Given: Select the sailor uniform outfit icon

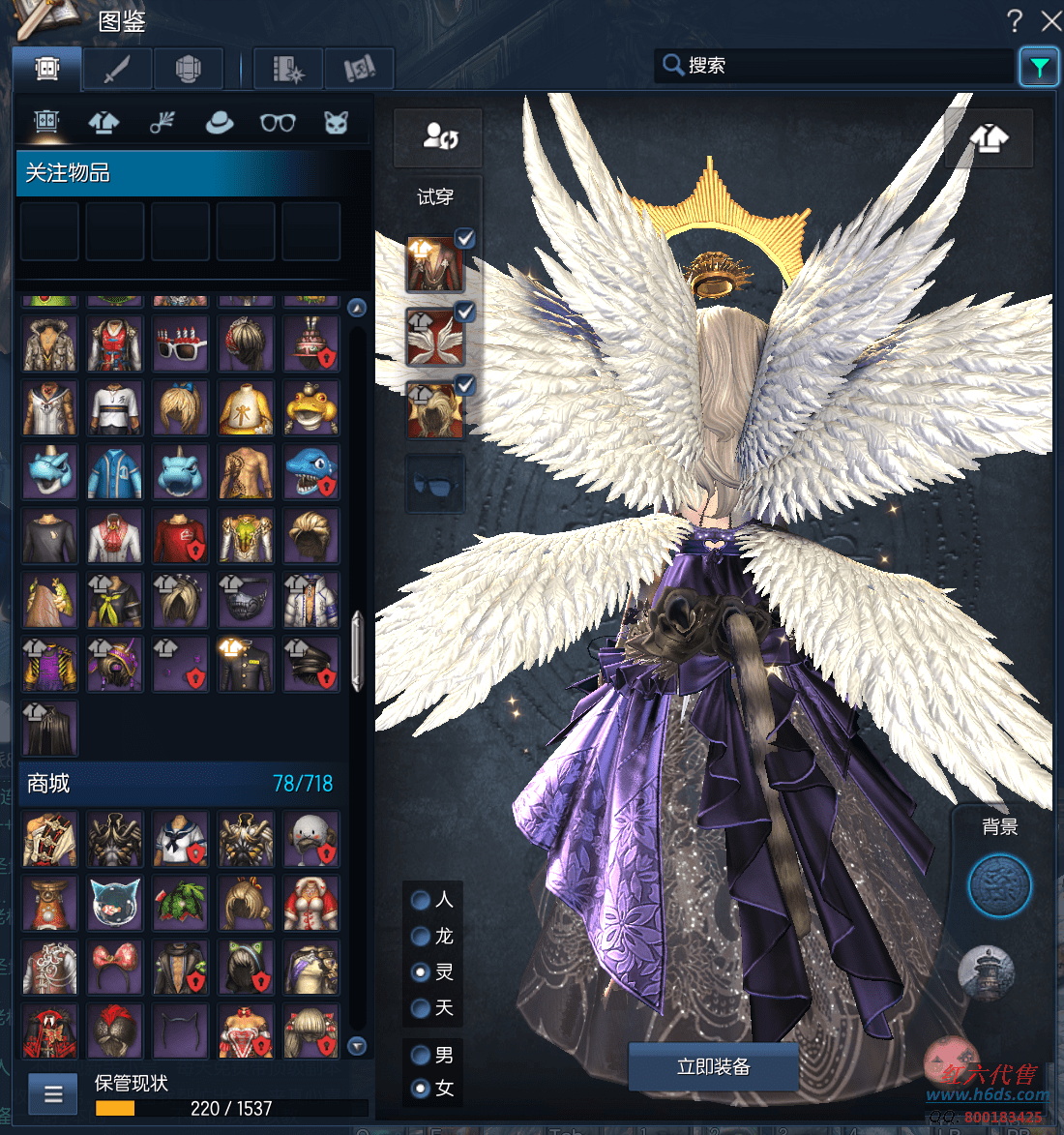Looking at the screenshot, I should 180,838.
